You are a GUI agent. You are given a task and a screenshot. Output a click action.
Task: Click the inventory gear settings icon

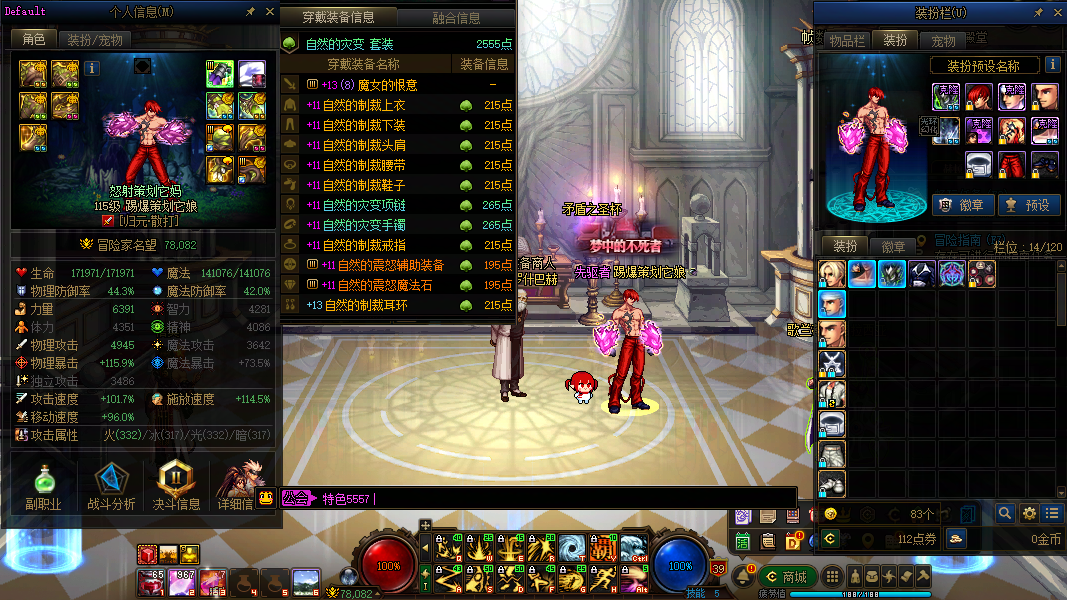1029,513
